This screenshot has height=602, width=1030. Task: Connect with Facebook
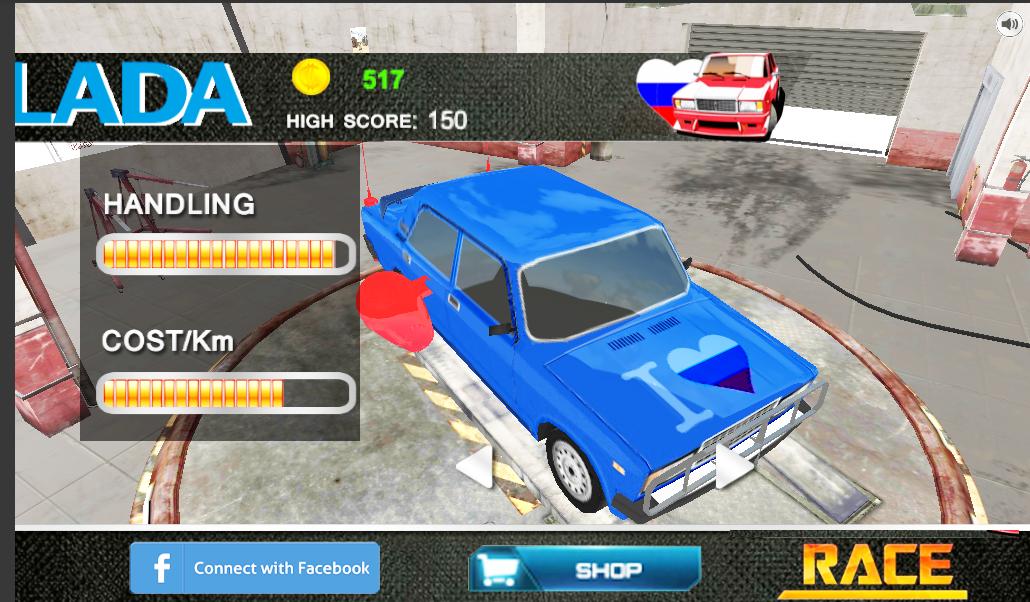[x=255, y=568]
